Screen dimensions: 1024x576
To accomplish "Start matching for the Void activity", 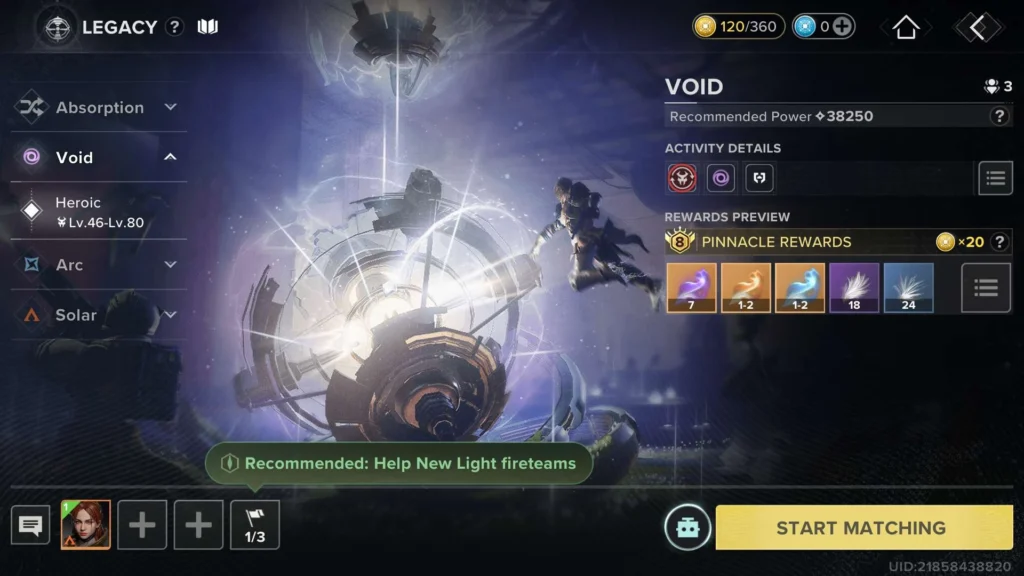I will coord(861,527).
